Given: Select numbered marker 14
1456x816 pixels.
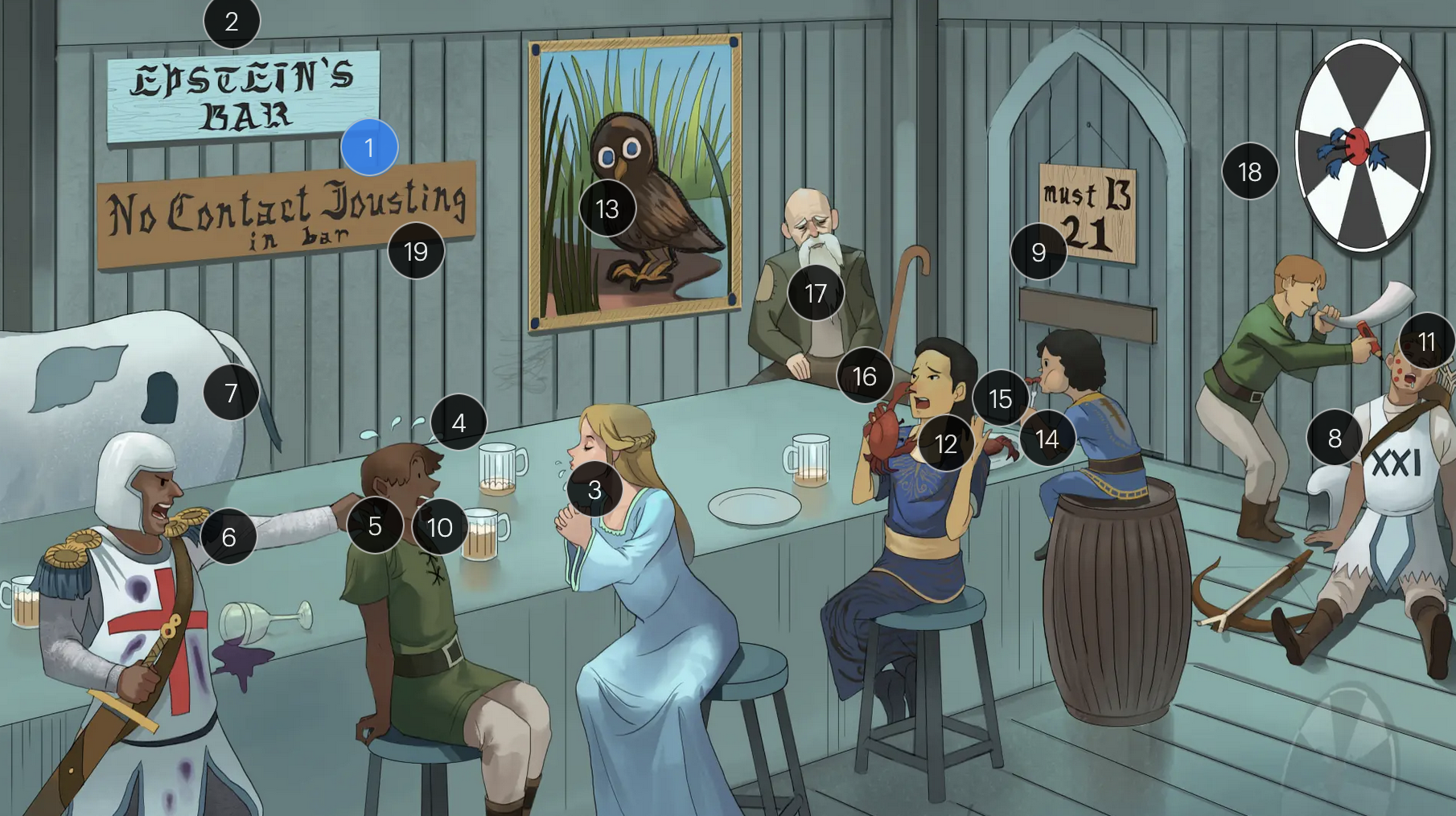Looking at the screenshot, I should 1047,439.
